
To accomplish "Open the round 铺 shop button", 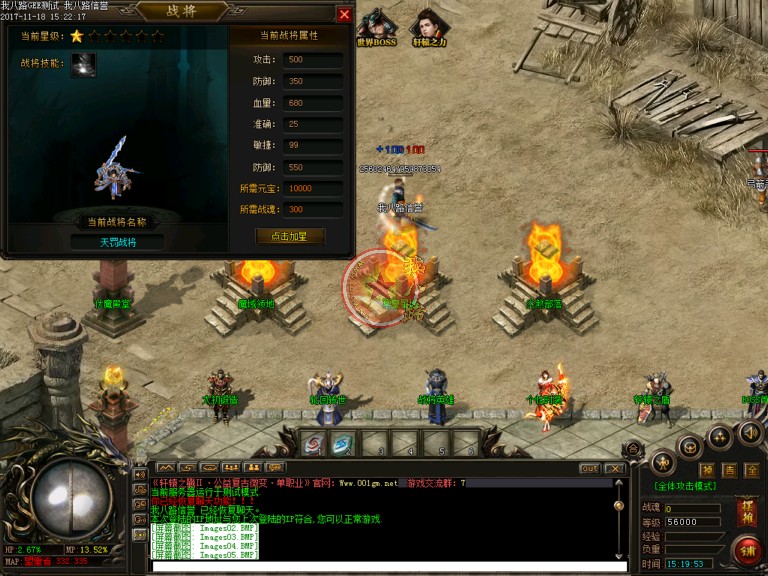I will click(745, 549).
